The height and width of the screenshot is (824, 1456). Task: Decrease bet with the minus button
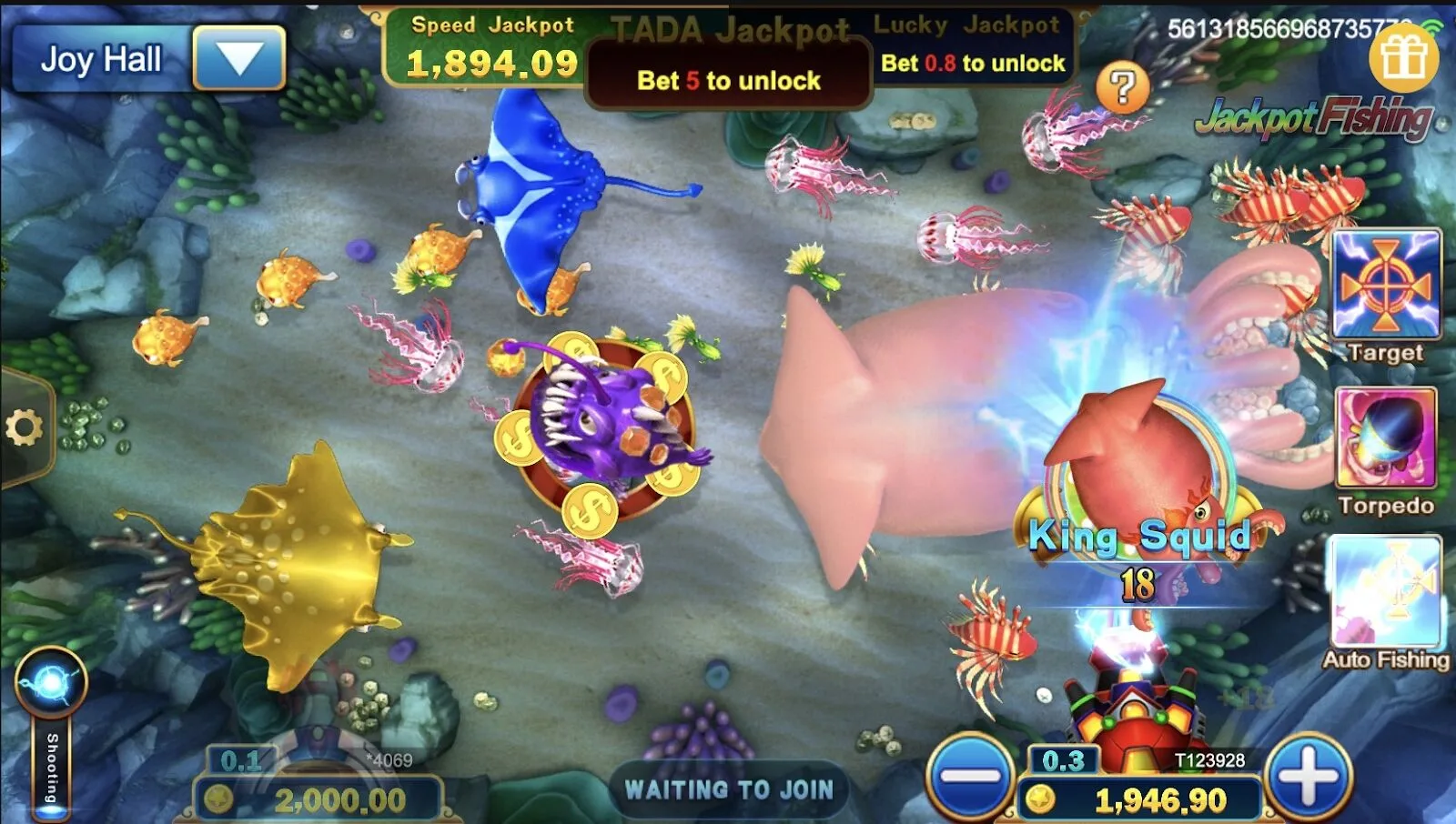(x=970, y=778)
